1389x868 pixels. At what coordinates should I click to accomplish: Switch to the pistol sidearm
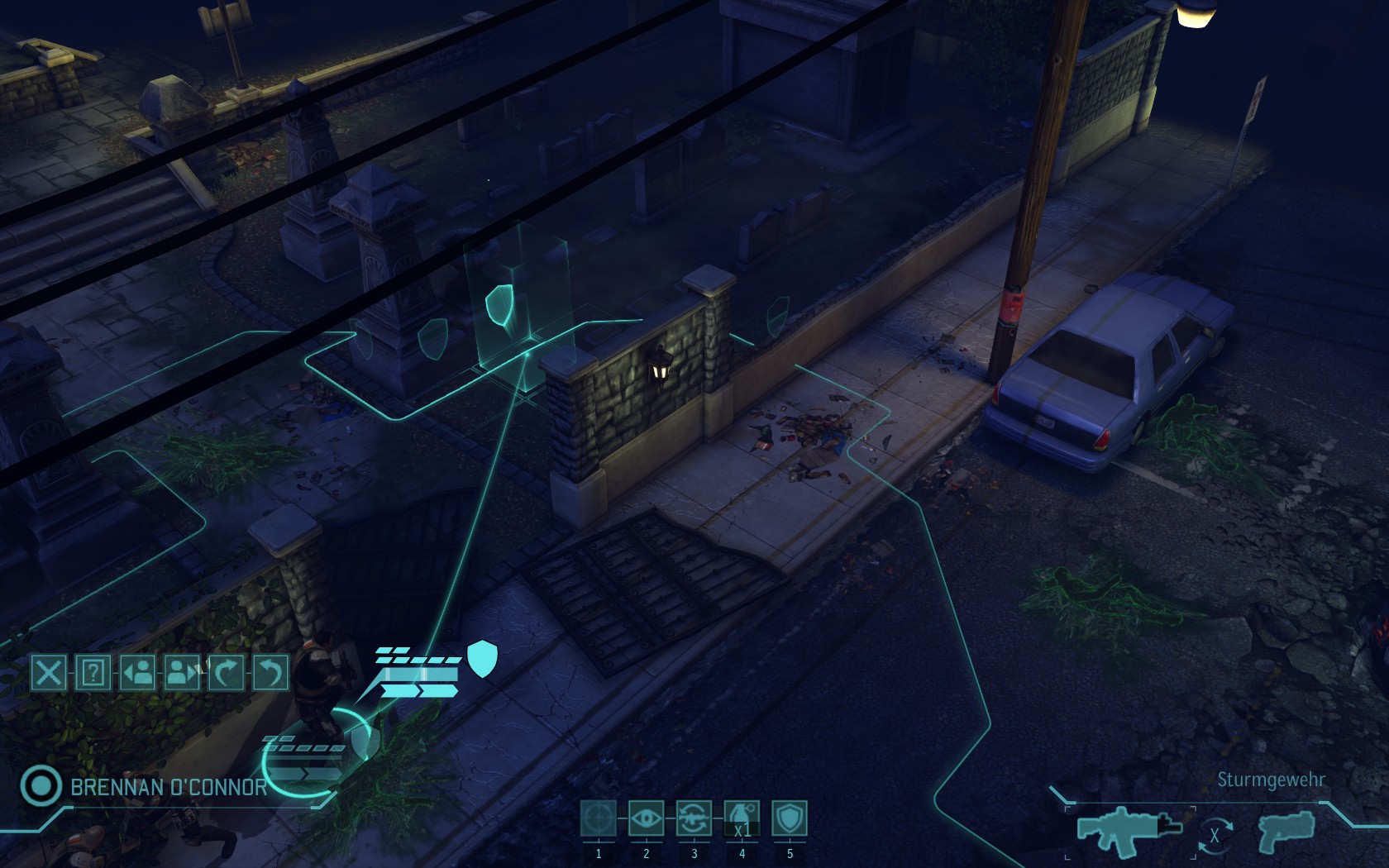pos(1284,831)
